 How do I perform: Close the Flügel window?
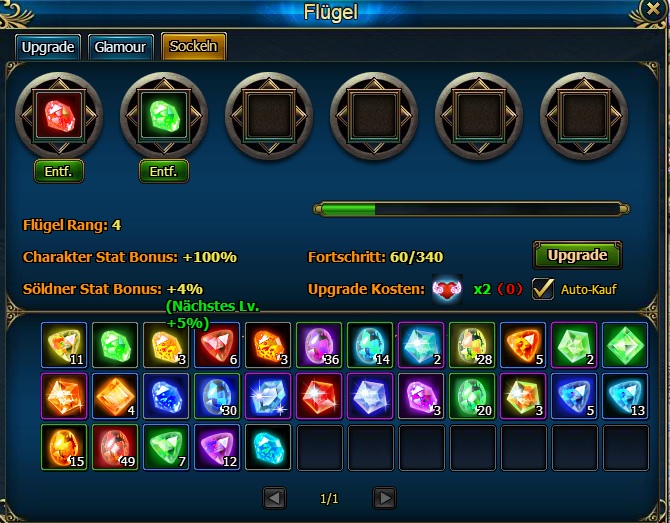(x=653, y=10)
